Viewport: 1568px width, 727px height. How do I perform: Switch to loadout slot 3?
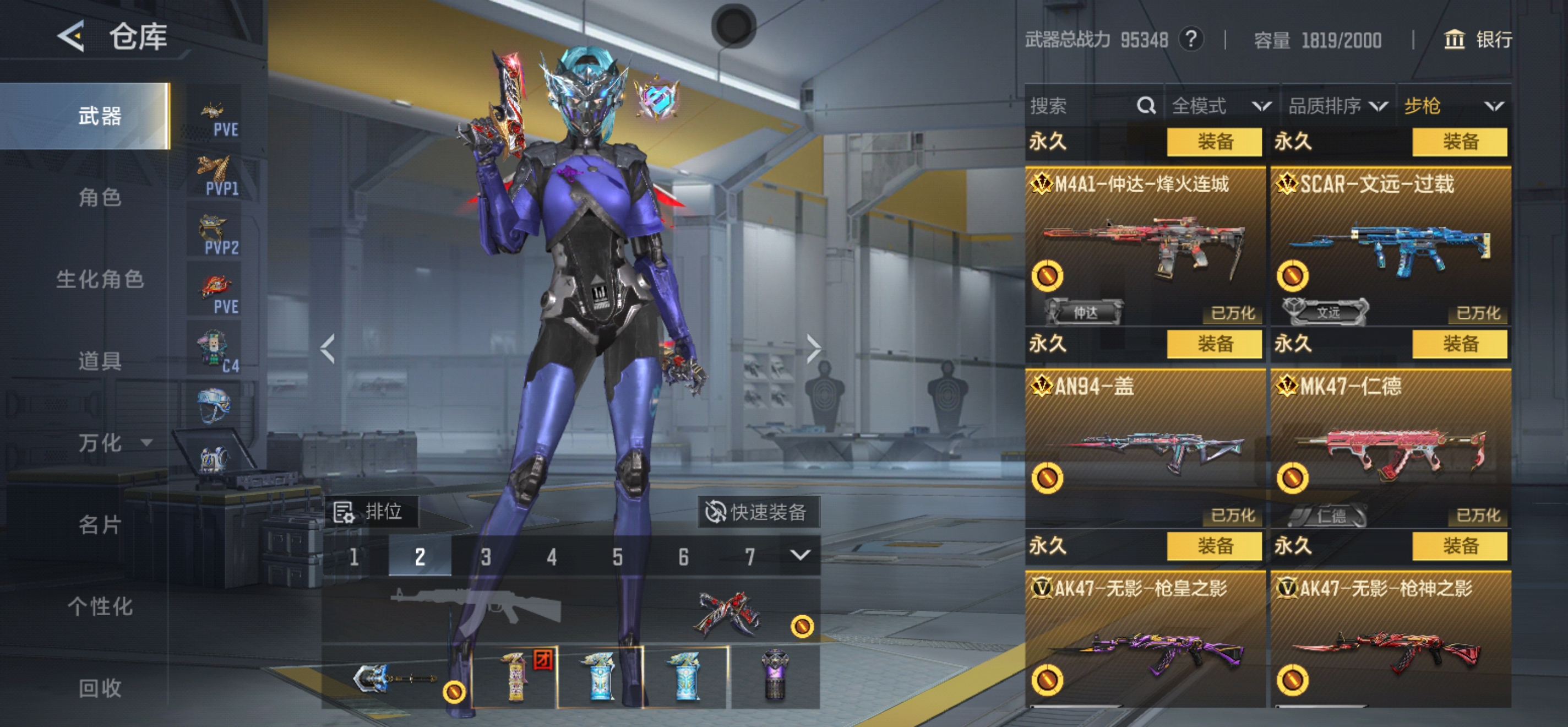tap(485, 556)
